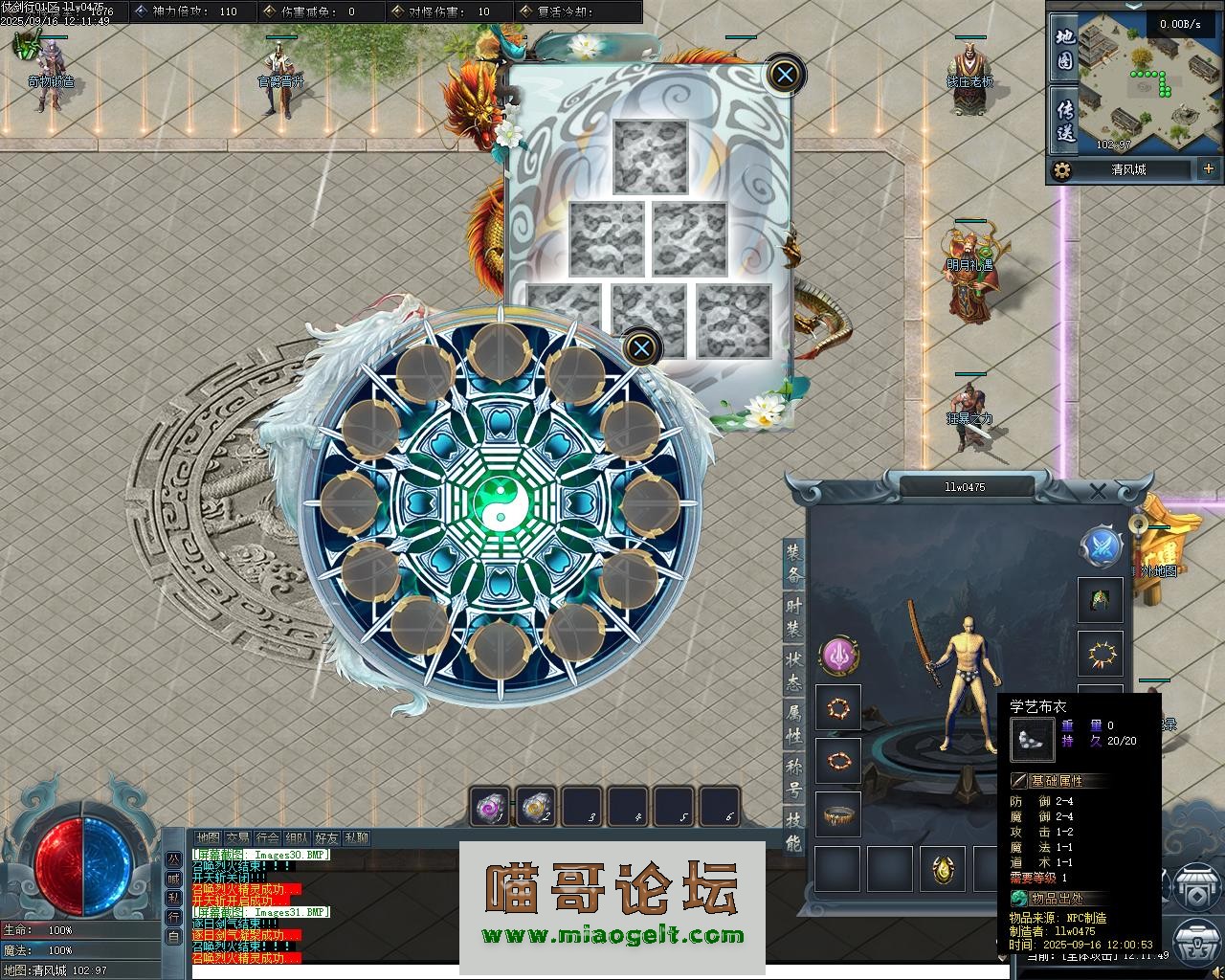Switch to the 时装 fashion tab
The height and width of the screenshot is (980, 1225).
pos(794,616)
